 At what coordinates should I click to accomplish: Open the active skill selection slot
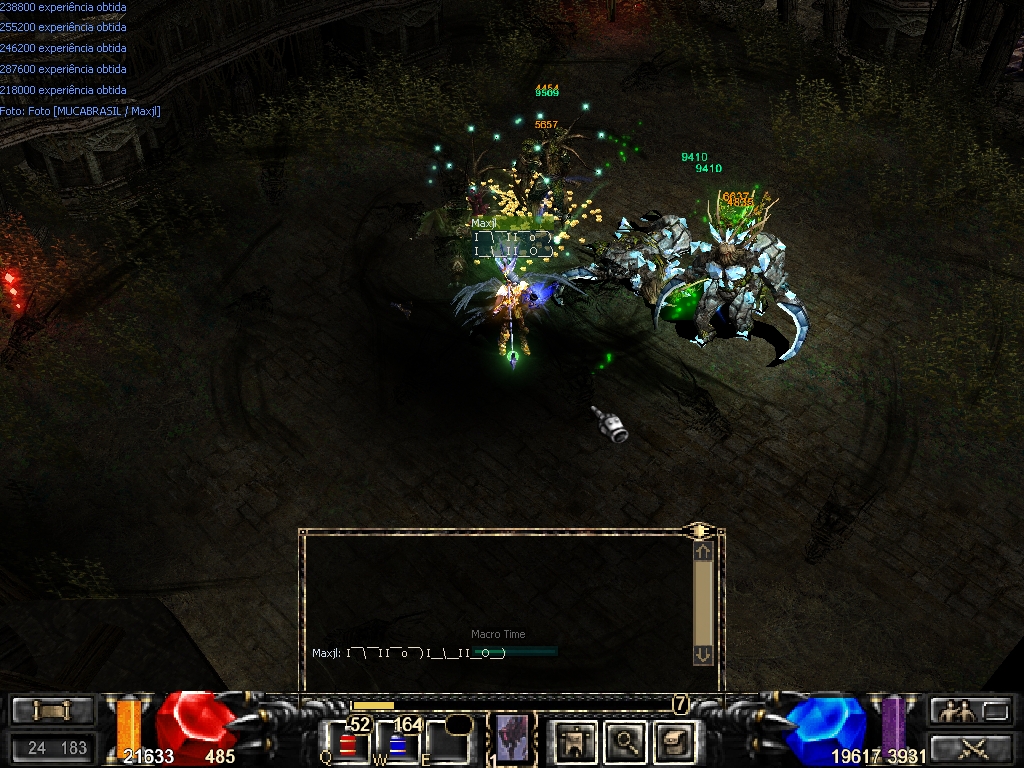pyautogui.click(x=512, y=740)
